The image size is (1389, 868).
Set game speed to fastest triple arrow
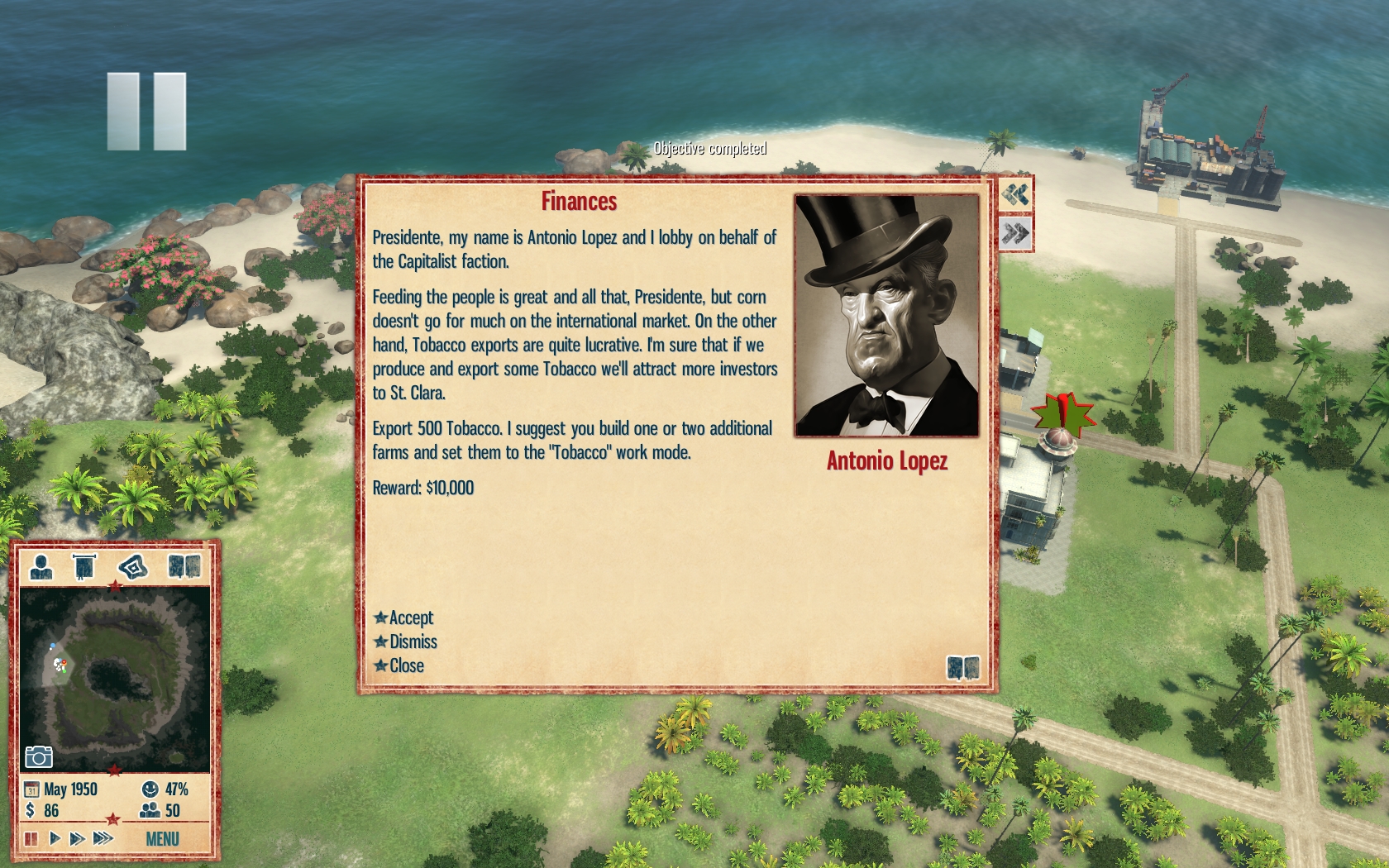[103, 839]
